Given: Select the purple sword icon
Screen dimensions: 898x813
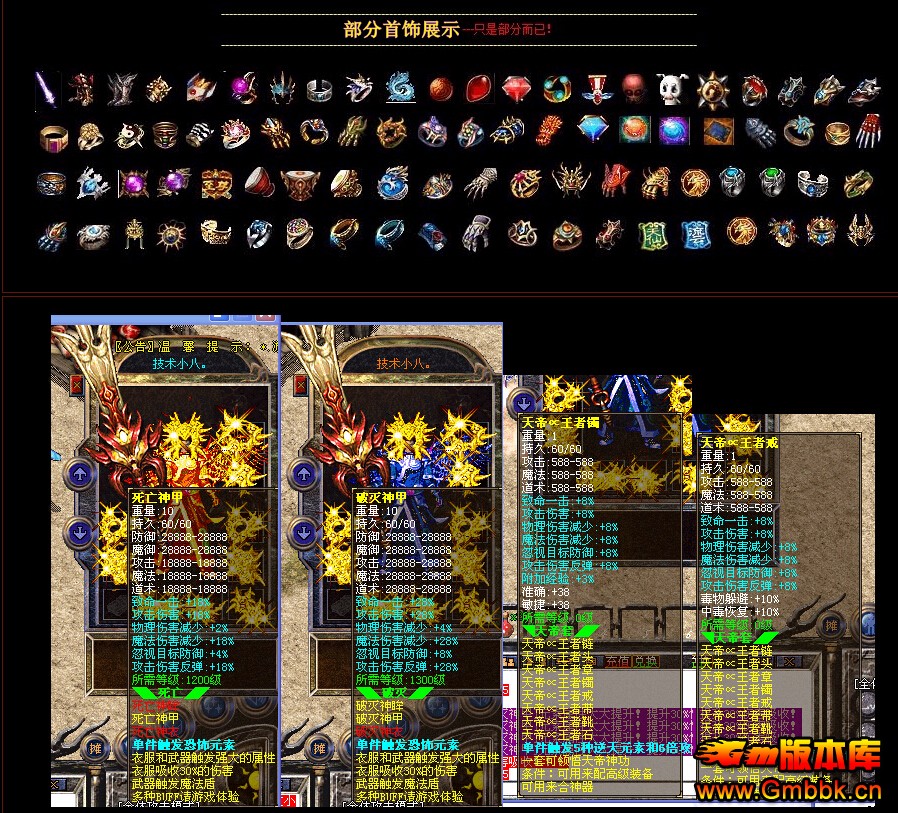Looking at the screenshot, I should click(x=46, y=88).
